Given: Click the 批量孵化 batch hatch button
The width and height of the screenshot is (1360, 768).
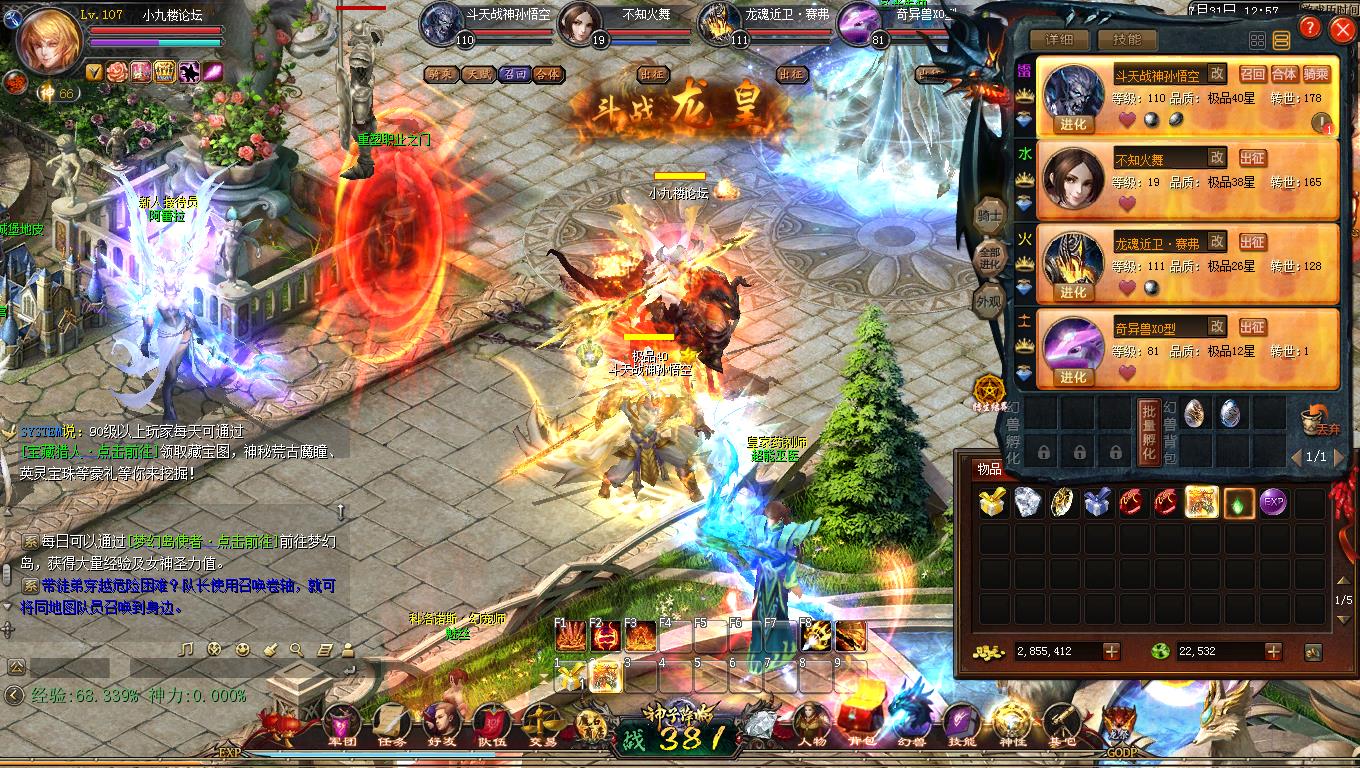Looking at the screenshot, I should pyautogui.click(x=1149, y=430).
